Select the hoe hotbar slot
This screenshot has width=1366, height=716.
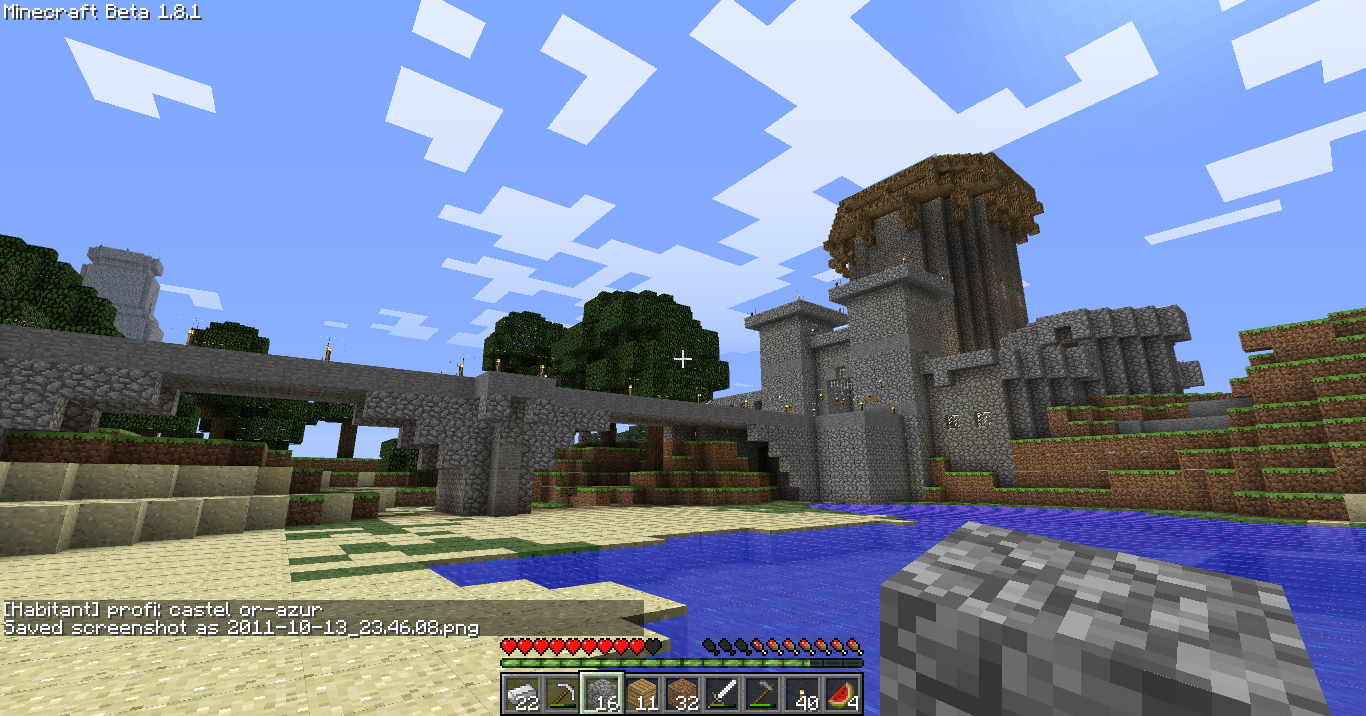coord(762,694)
